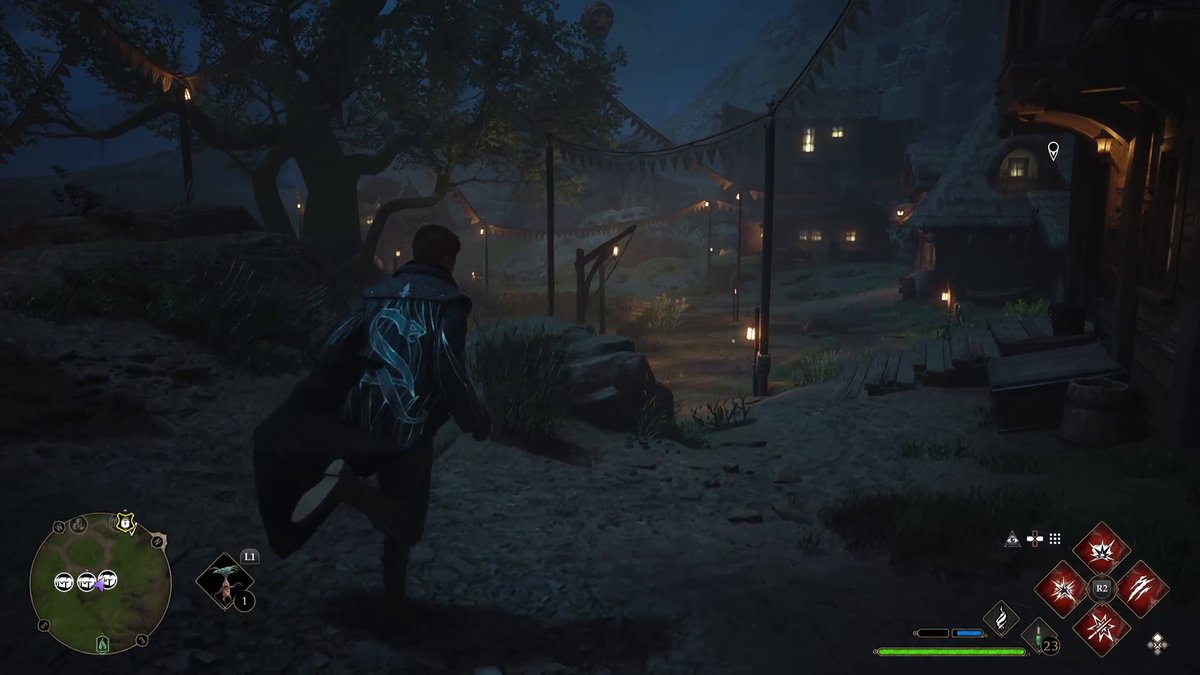Cast the left starburst spell in the diamond
The width and height of the screenshot is (1200, 675).
(1060, 589)
